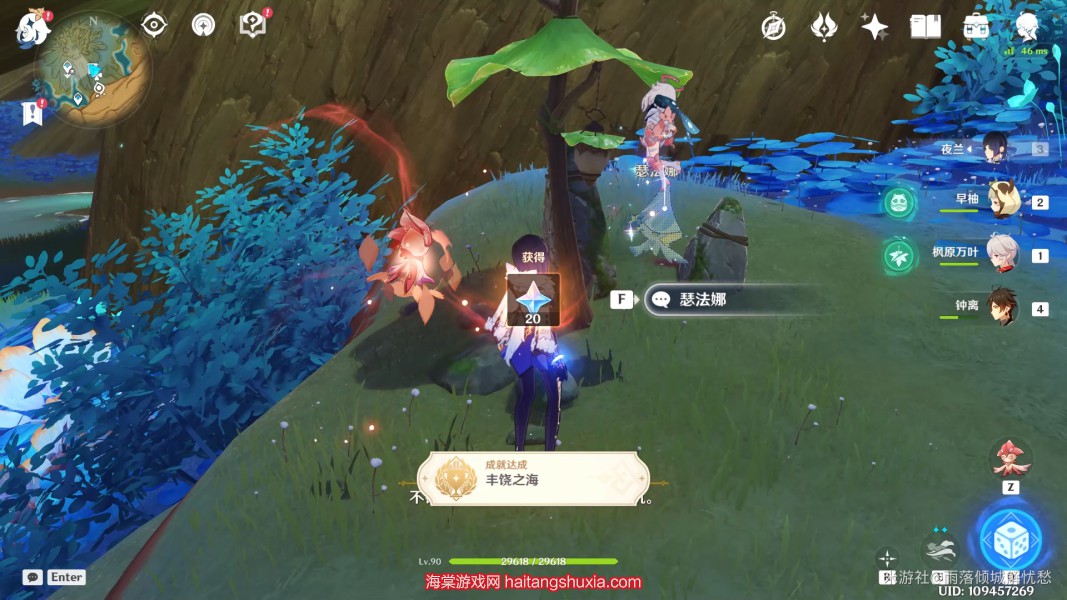Open the map from the circular minimap

point(93,69)
